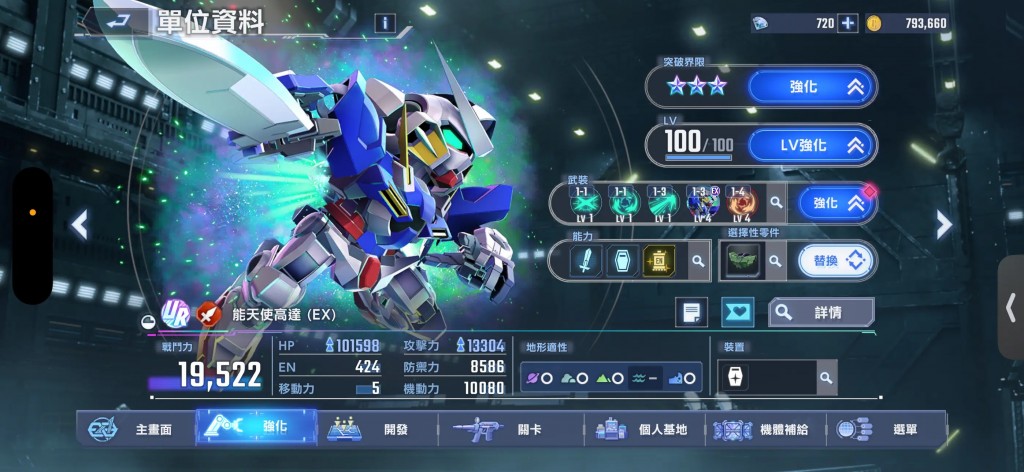
Task: Show the next unit with right arrow
Action: coord(943,225)
